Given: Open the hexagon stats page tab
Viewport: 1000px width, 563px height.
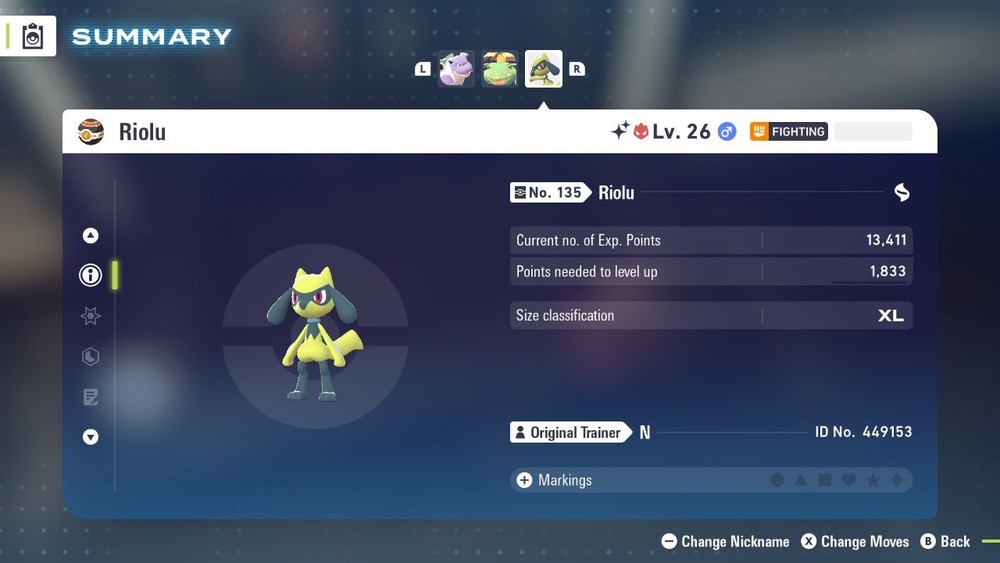Looking at the screenshot, I should pos(90,357).
